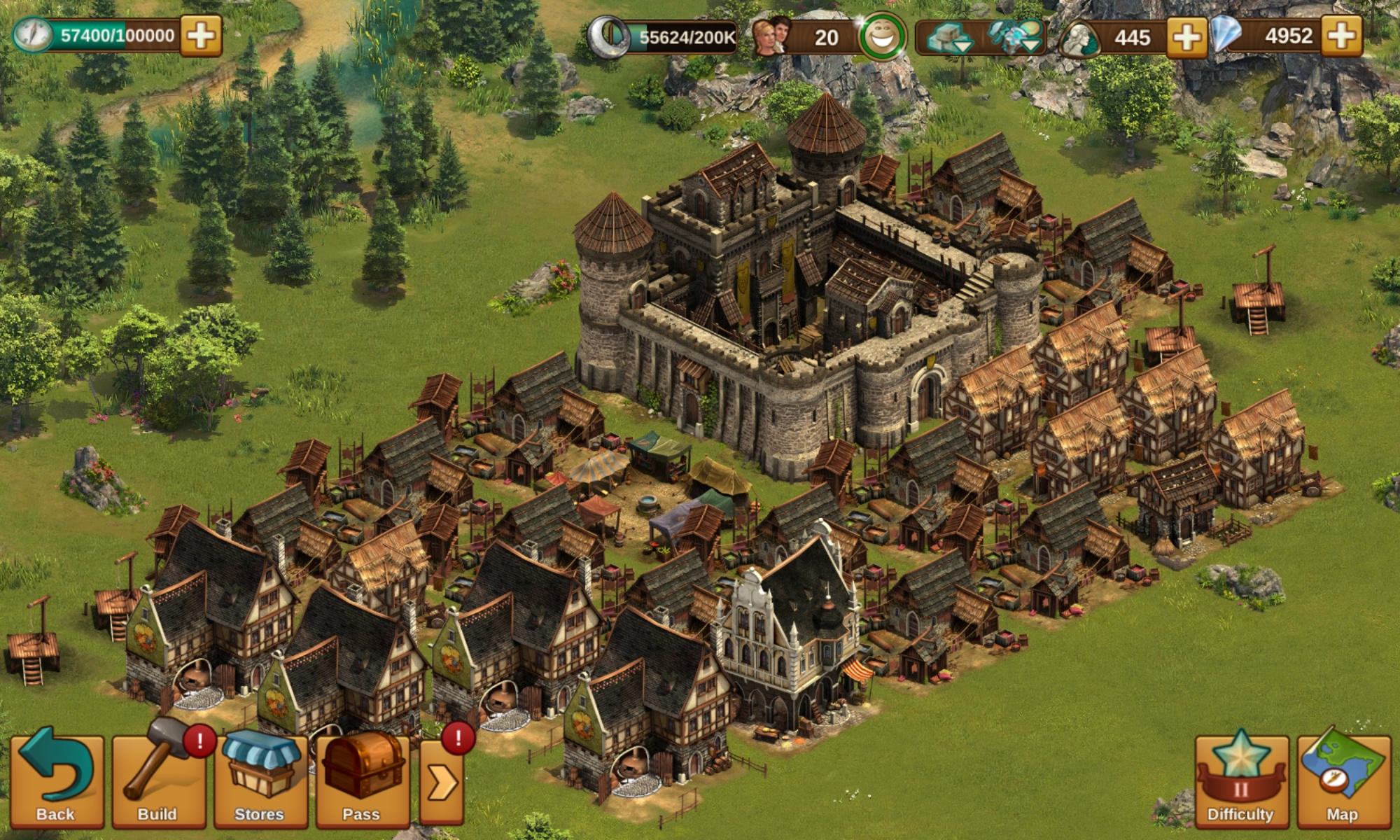The width and height of the screenshot is (1400, 840).
Task: Buy more diamonds with the plus button
Action: (1341, 36)
